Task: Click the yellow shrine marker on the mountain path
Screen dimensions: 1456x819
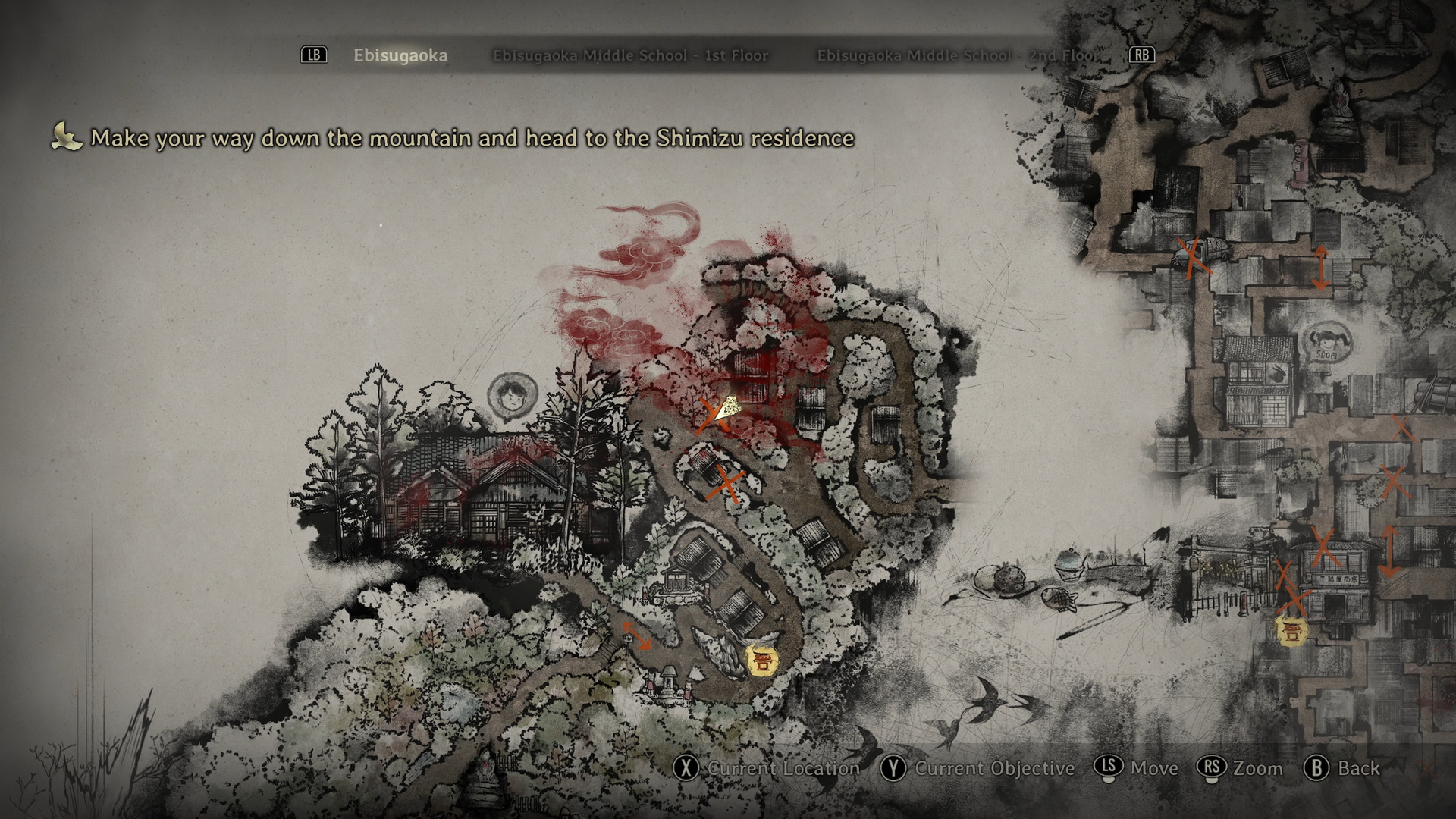Action: [x=760, y=660]
